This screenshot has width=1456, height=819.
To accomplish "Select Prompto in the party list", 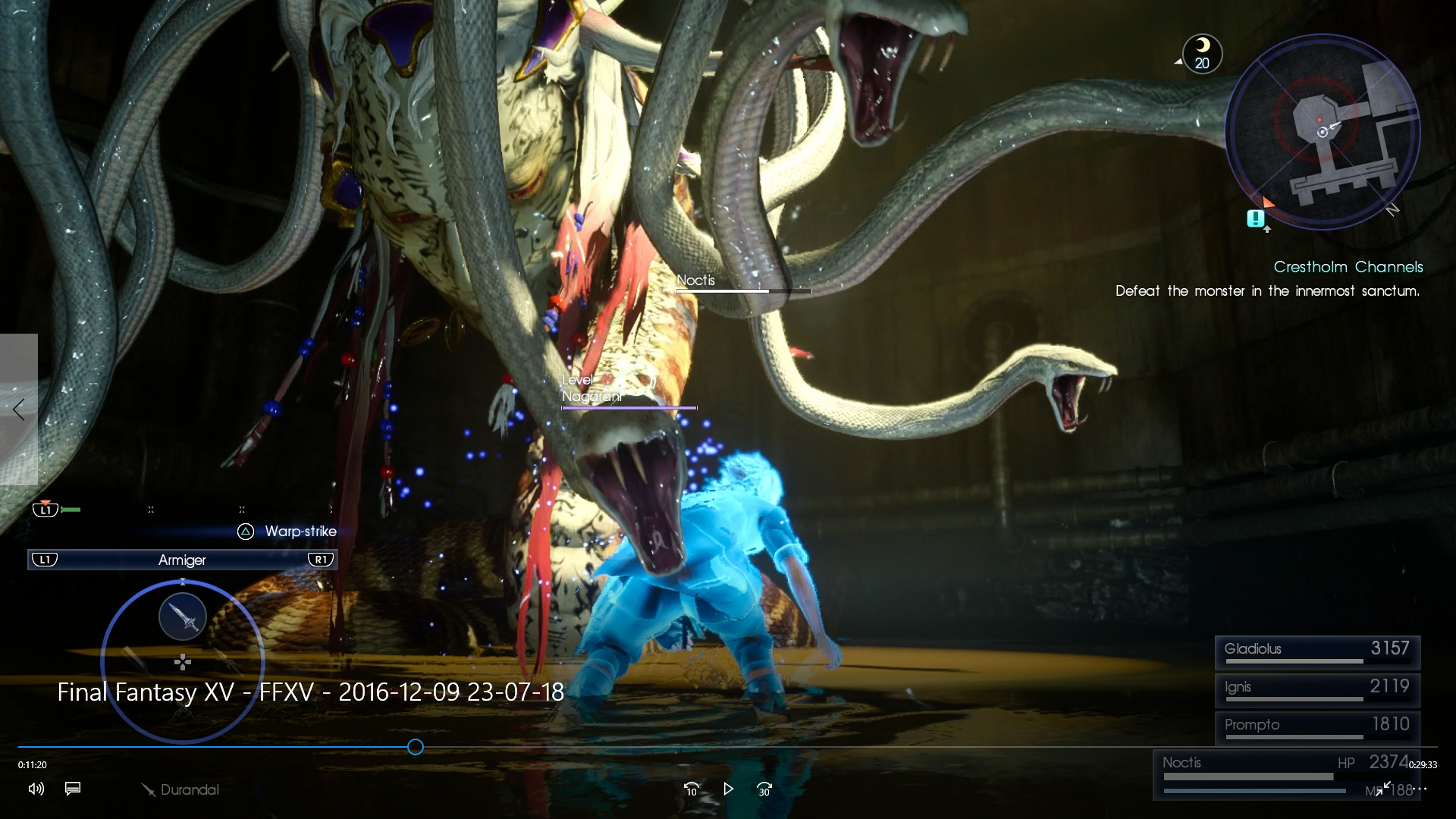I will (x=1317, y=726).
